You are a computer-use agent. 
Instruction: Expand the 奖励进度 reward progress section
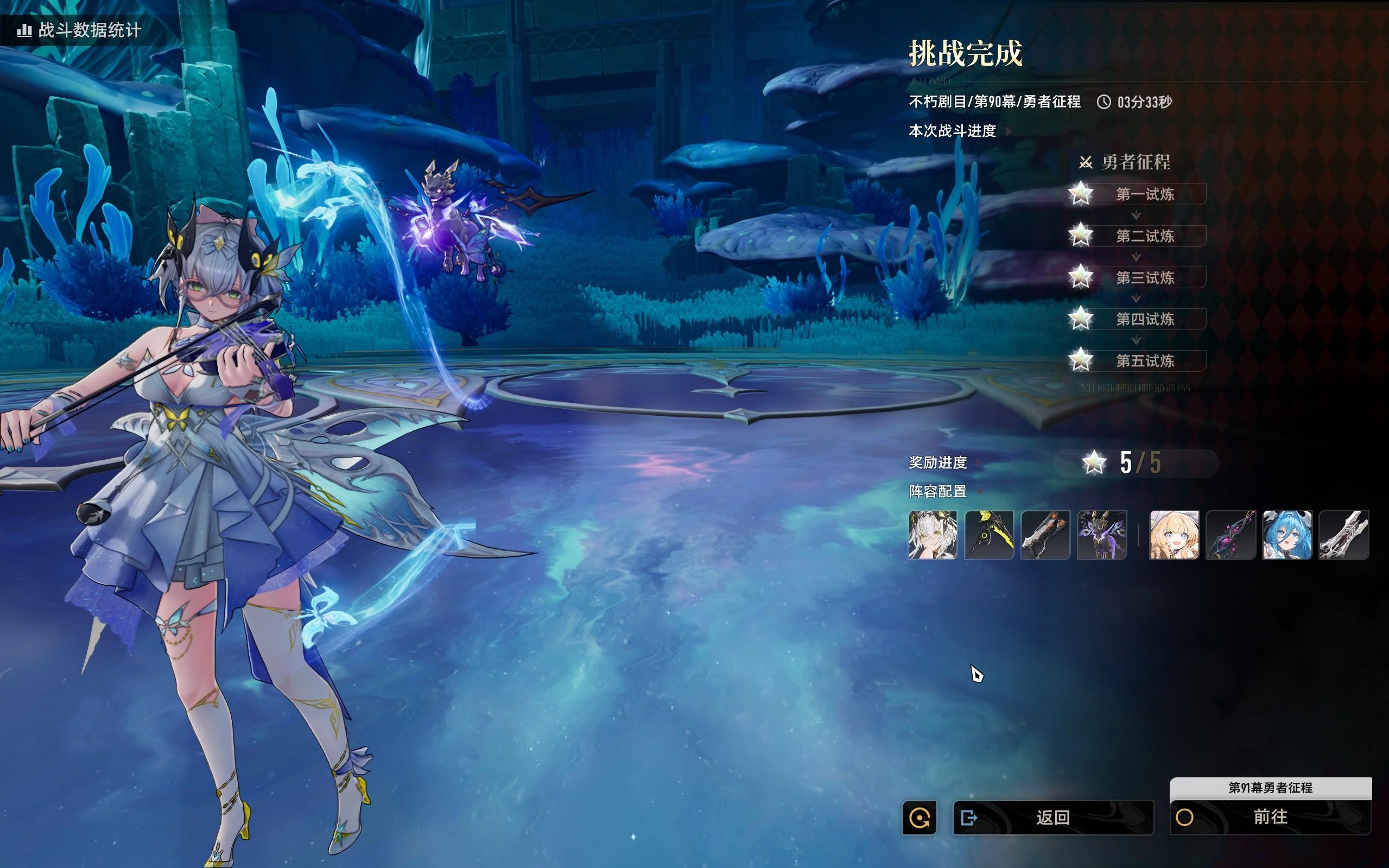coord(979,462)
